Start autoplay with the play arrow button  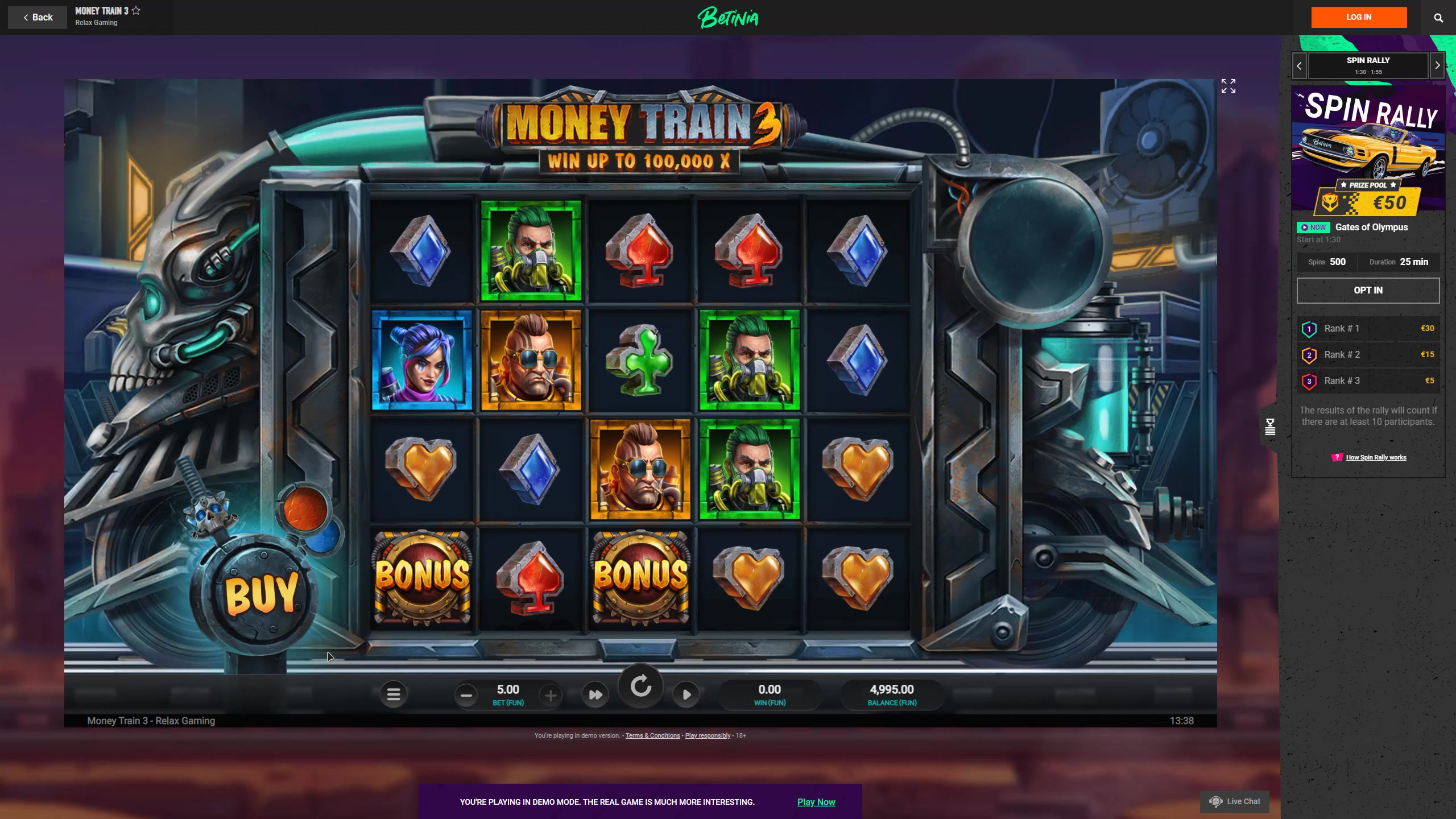[686, 694]
